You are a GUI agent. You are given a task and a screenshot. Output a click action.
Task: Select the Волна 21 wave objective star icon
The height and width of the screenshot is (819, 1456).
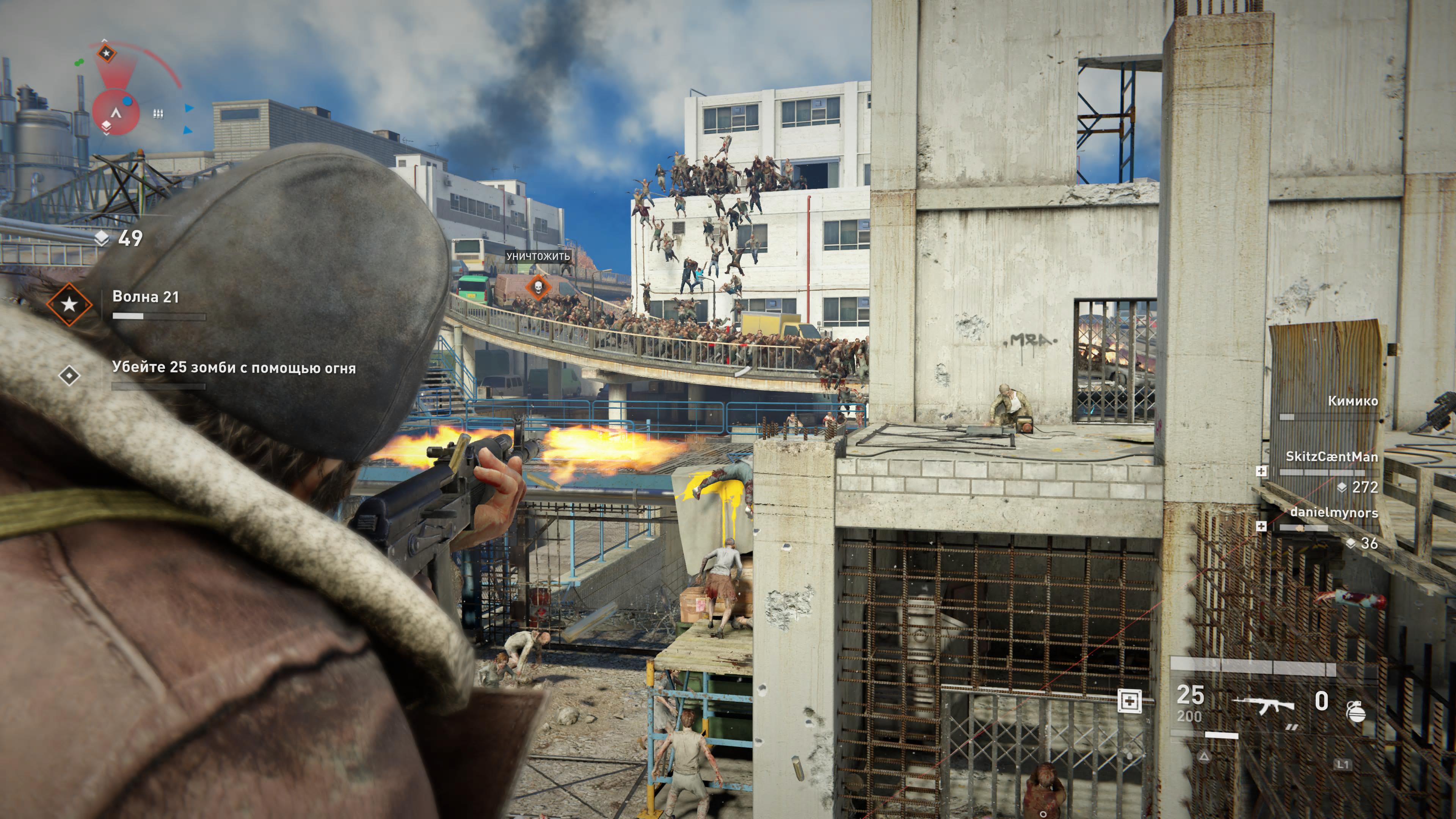69,304
